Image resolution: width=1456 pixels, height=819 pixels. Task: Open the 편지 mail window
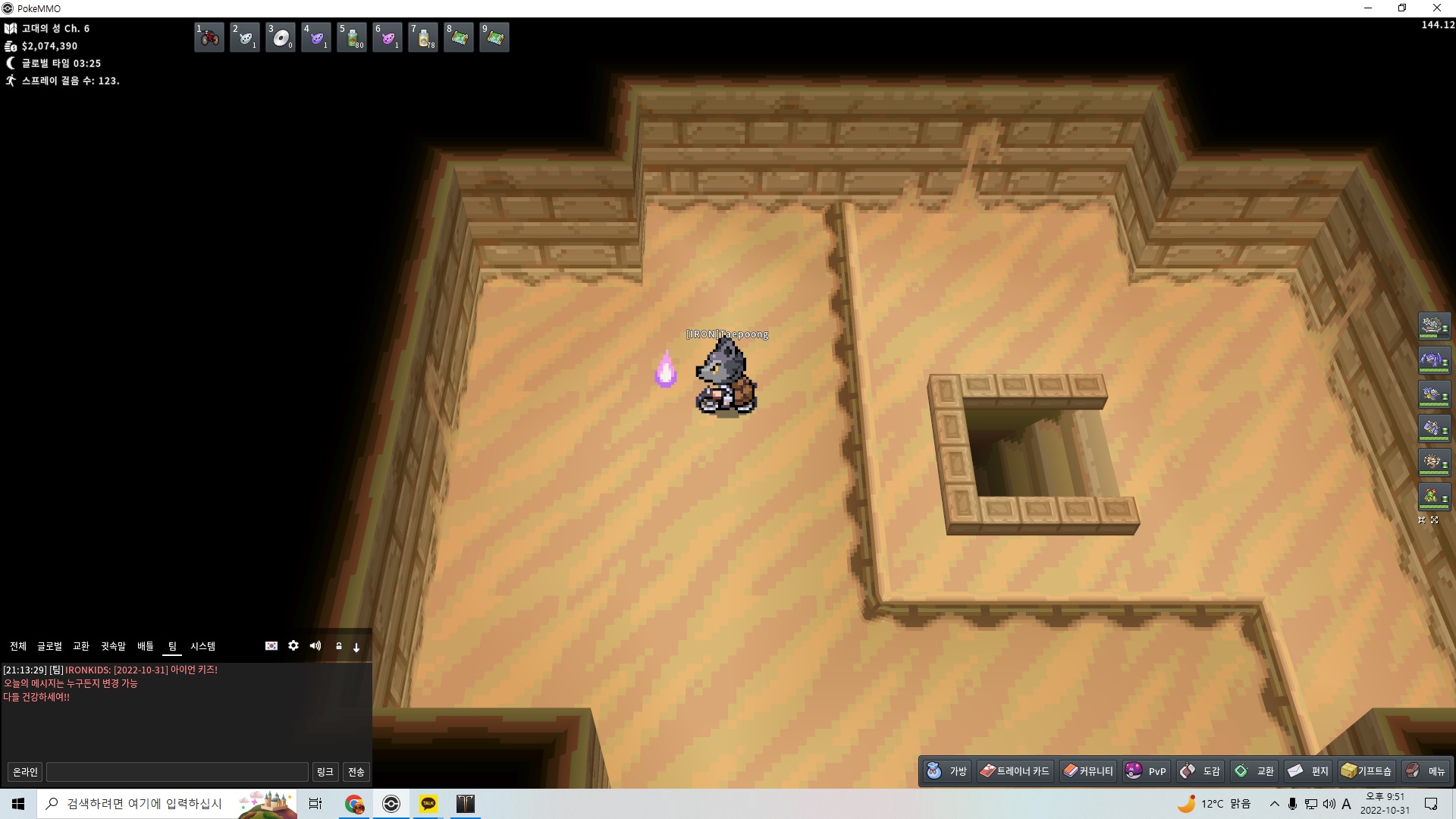(1308, 771)
